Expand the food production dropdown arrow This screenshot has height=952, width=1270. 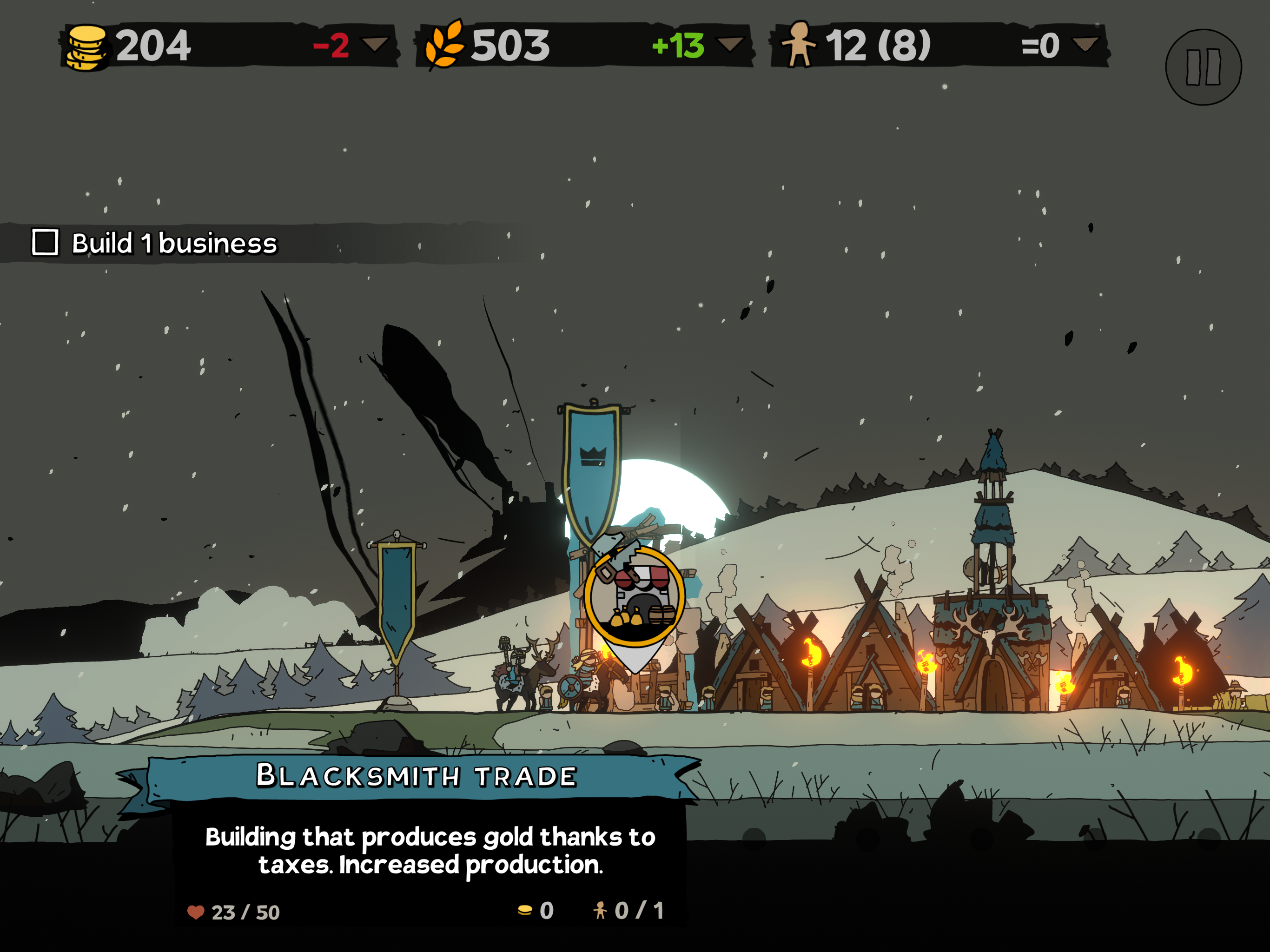730,44
